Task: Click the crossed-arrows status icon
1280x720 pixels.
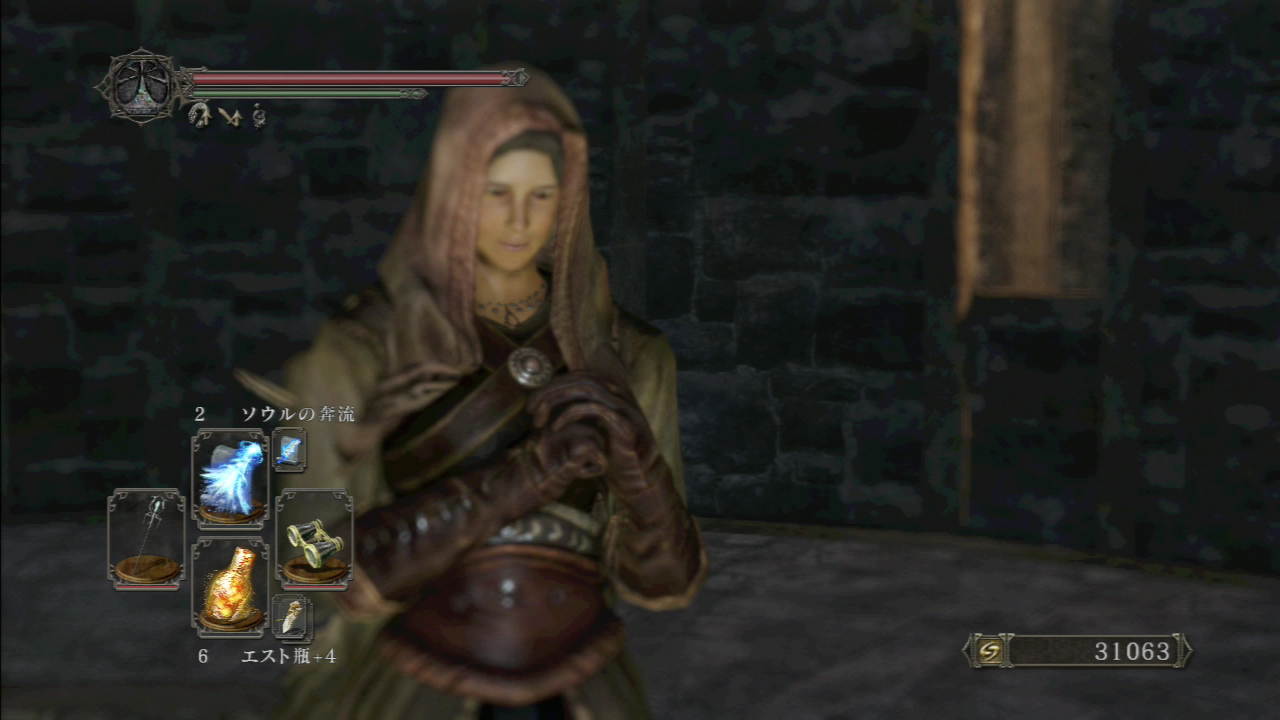Action: 228,117
